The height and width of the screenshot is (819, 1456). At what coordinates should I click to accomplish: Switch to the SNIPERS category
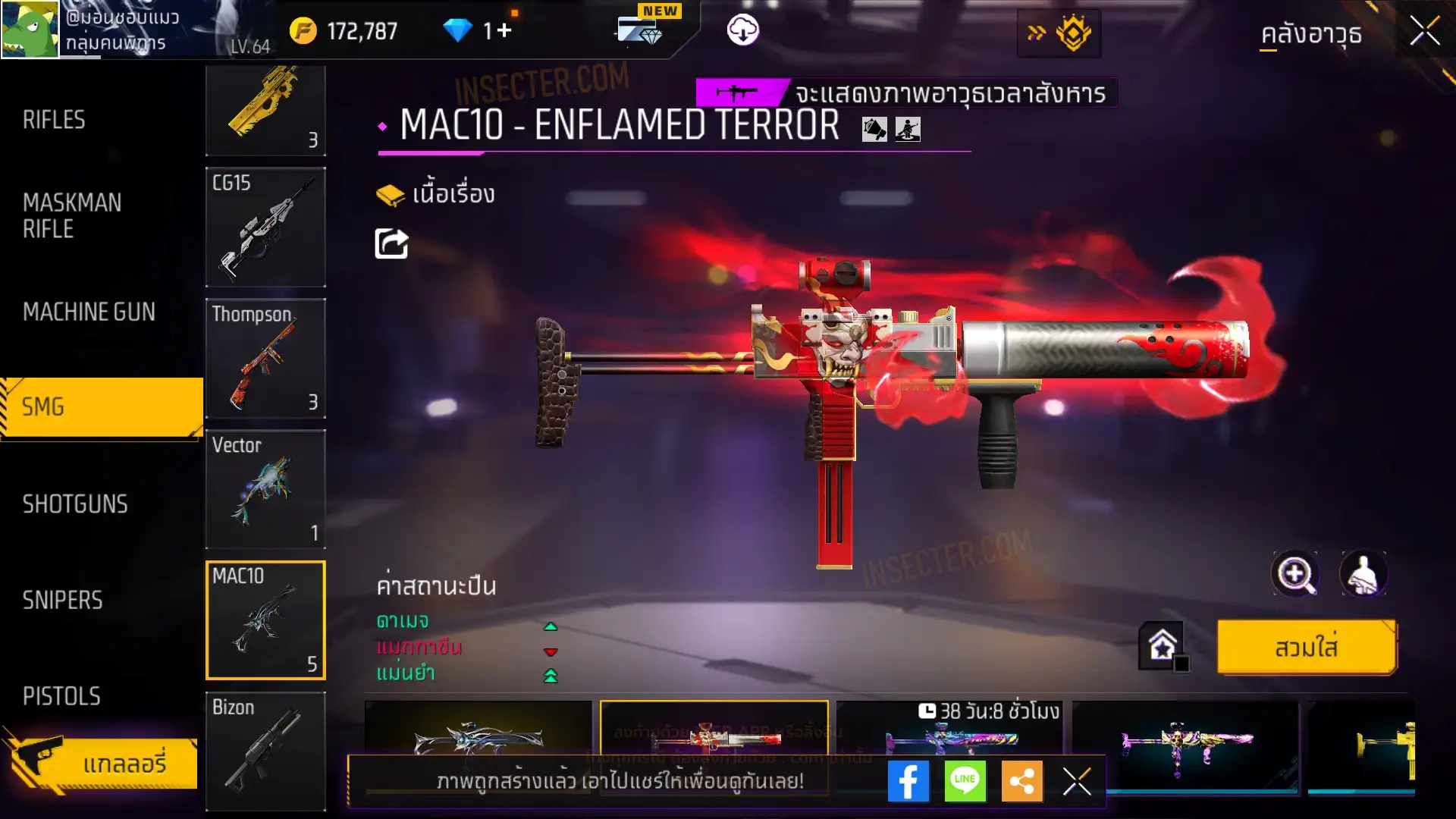(62, 601)
